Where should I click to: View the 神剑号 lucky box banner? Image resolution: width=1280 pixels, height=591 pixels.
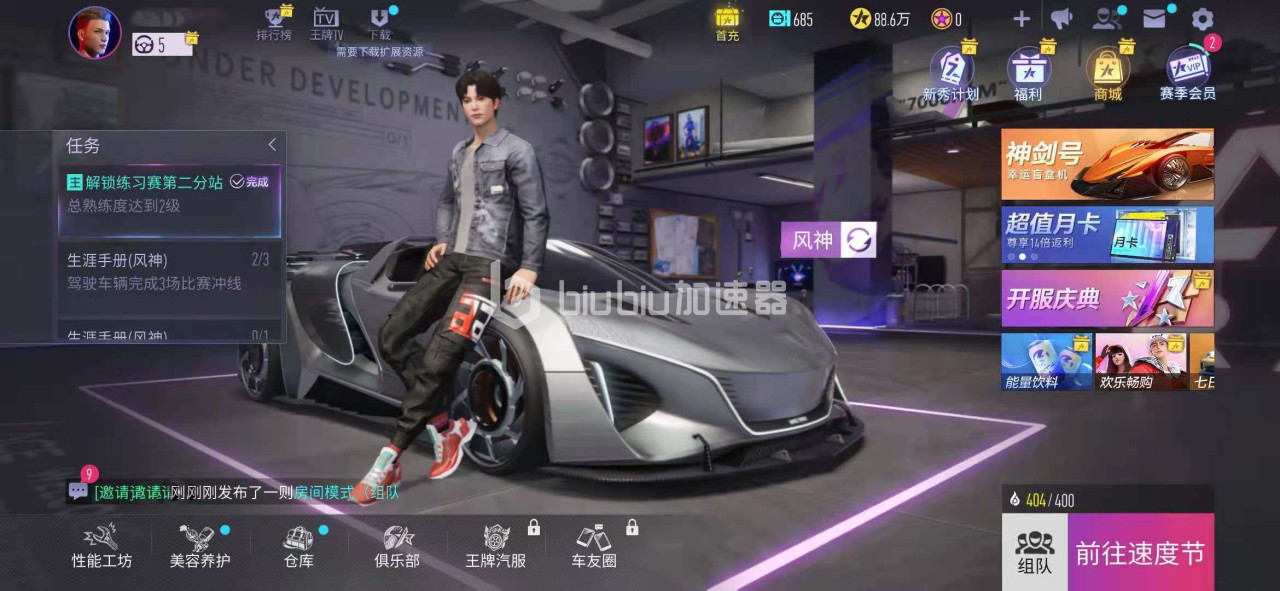pyautogui.click(x=1107, y=164)
